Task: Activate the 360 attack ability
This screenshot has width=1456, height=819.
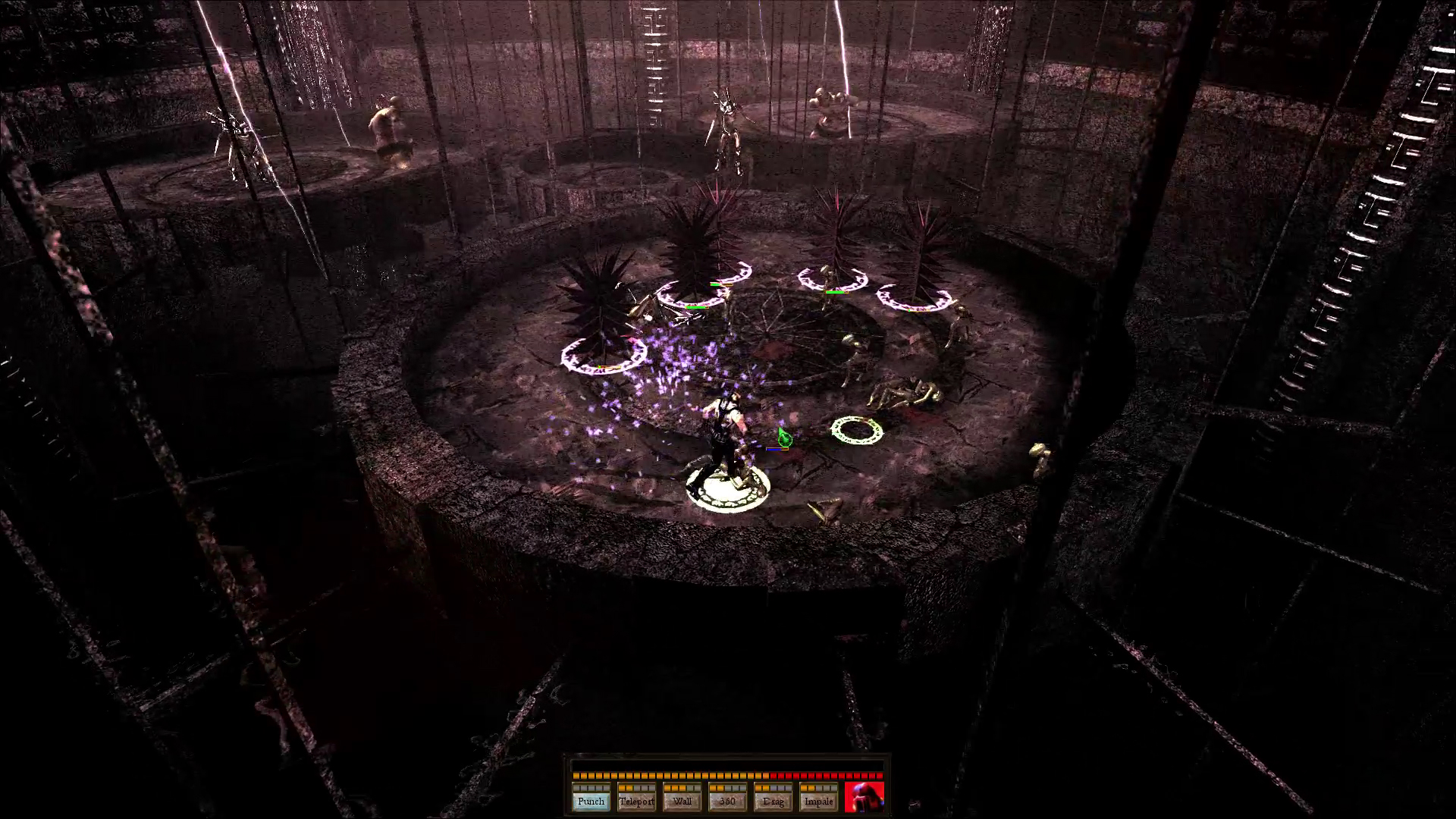Action: [x=728, y=802]
